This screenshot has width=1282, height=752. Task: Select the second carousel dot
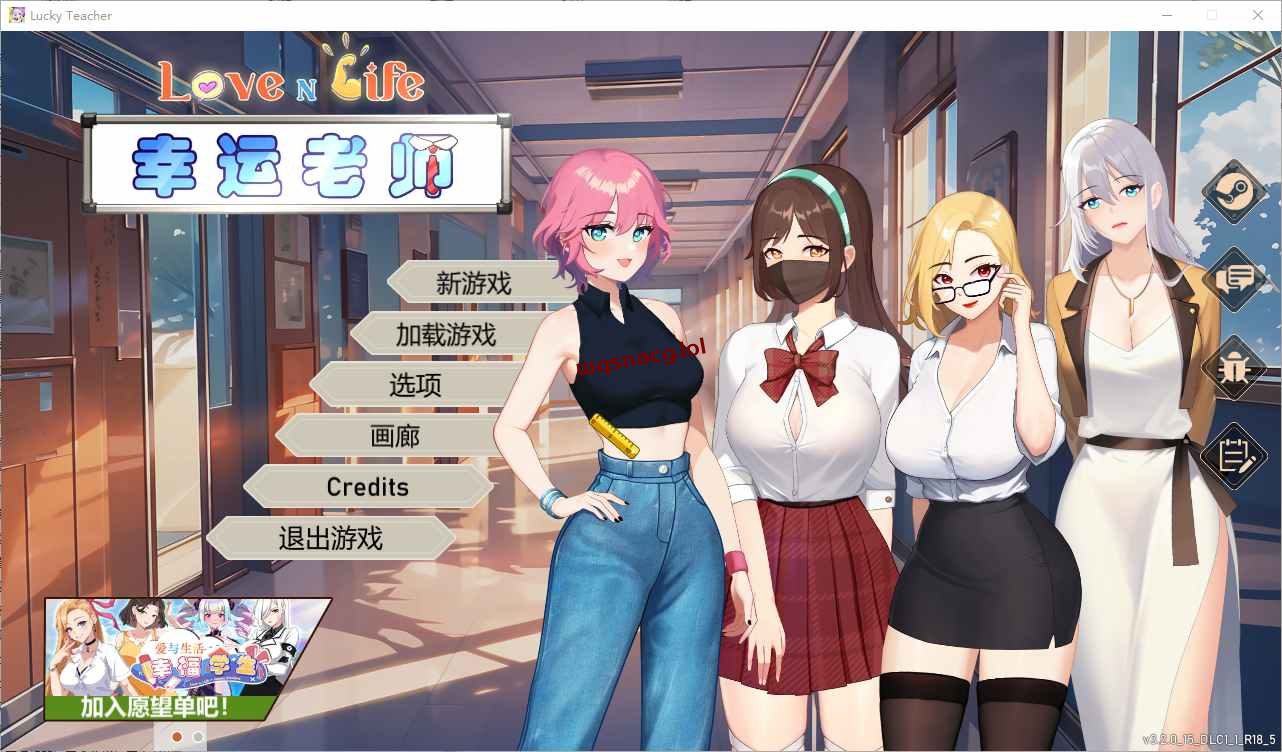[x=197, y=737]
